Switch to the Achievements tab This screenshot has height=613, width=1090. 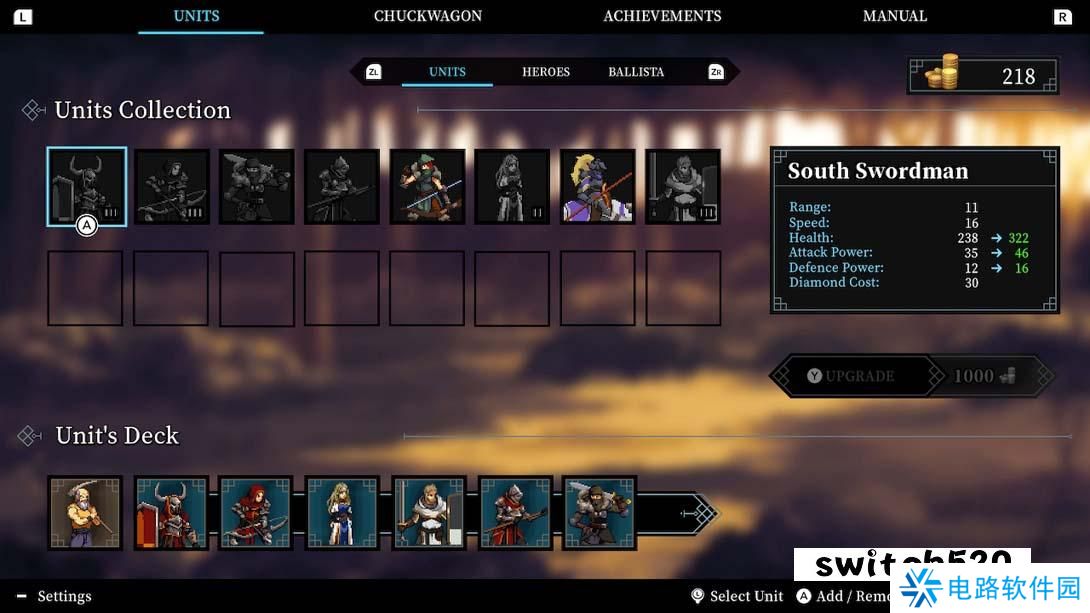pos(662,16)
